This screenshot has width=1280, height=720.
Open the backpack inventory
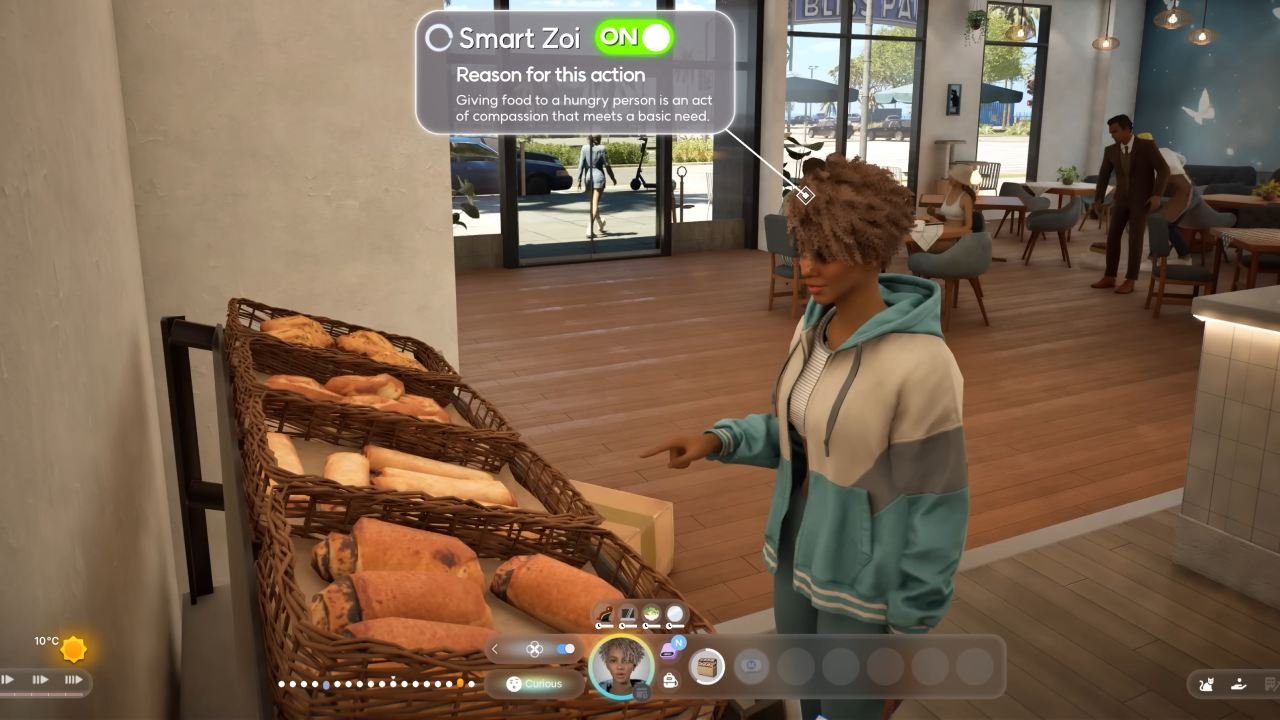(x=670, y=680)
